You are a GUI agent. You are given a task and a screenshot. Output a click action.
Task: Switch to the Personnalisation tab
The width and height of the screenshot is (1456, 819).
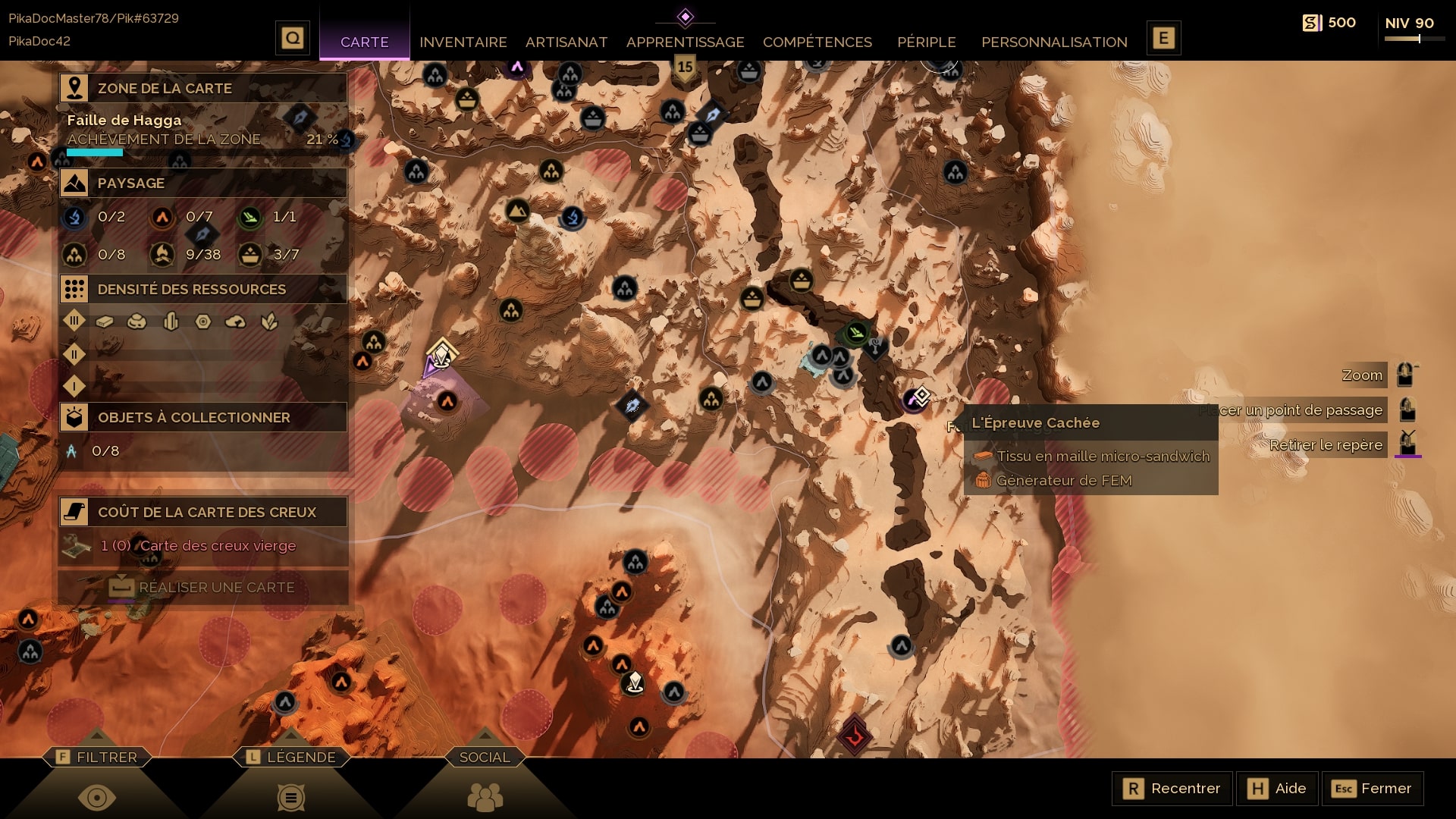pos(1054,42)
